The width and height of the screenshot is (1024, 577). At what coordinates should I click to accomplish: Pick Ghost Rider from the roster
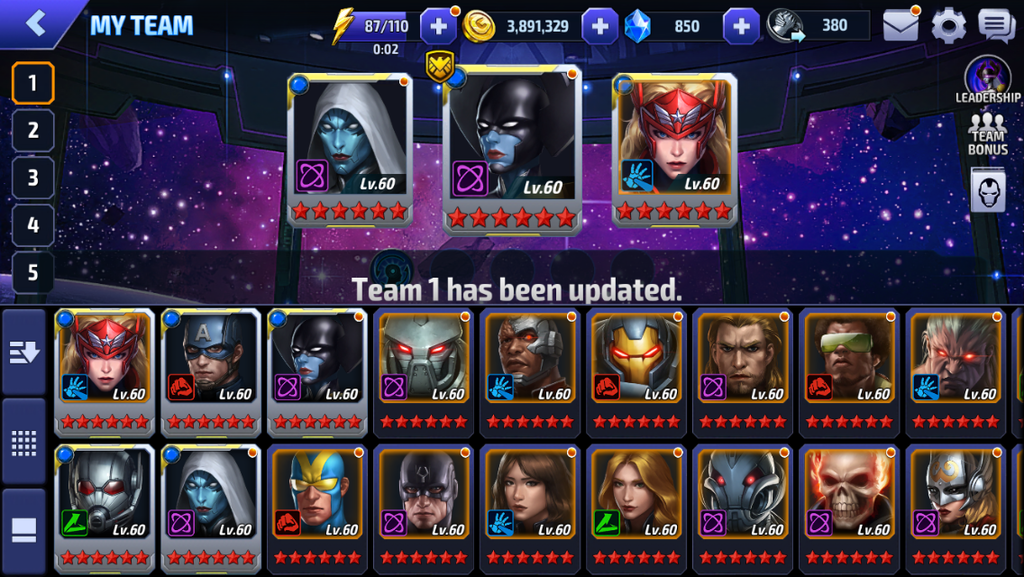[848, 505]
